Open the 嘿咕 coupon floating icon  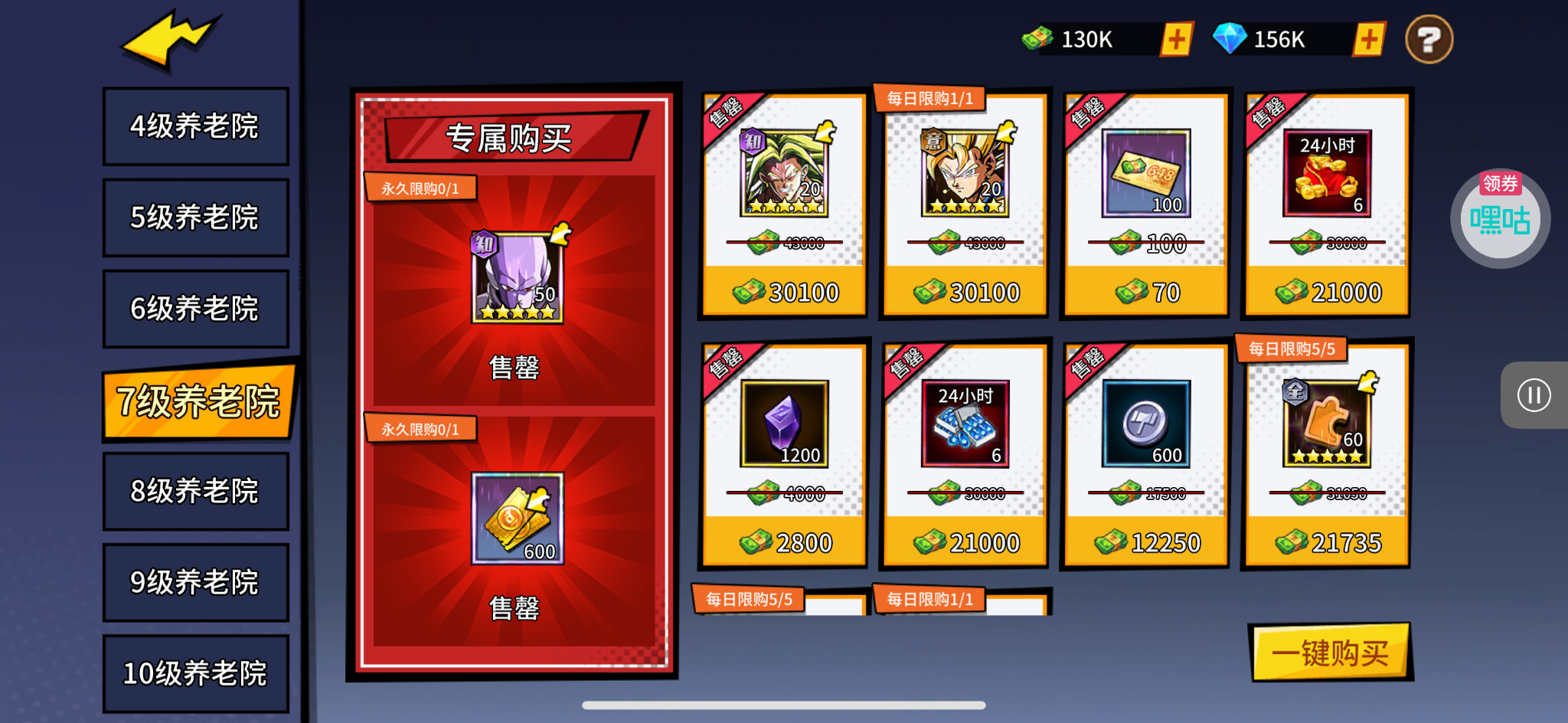tap(1500, 219)
